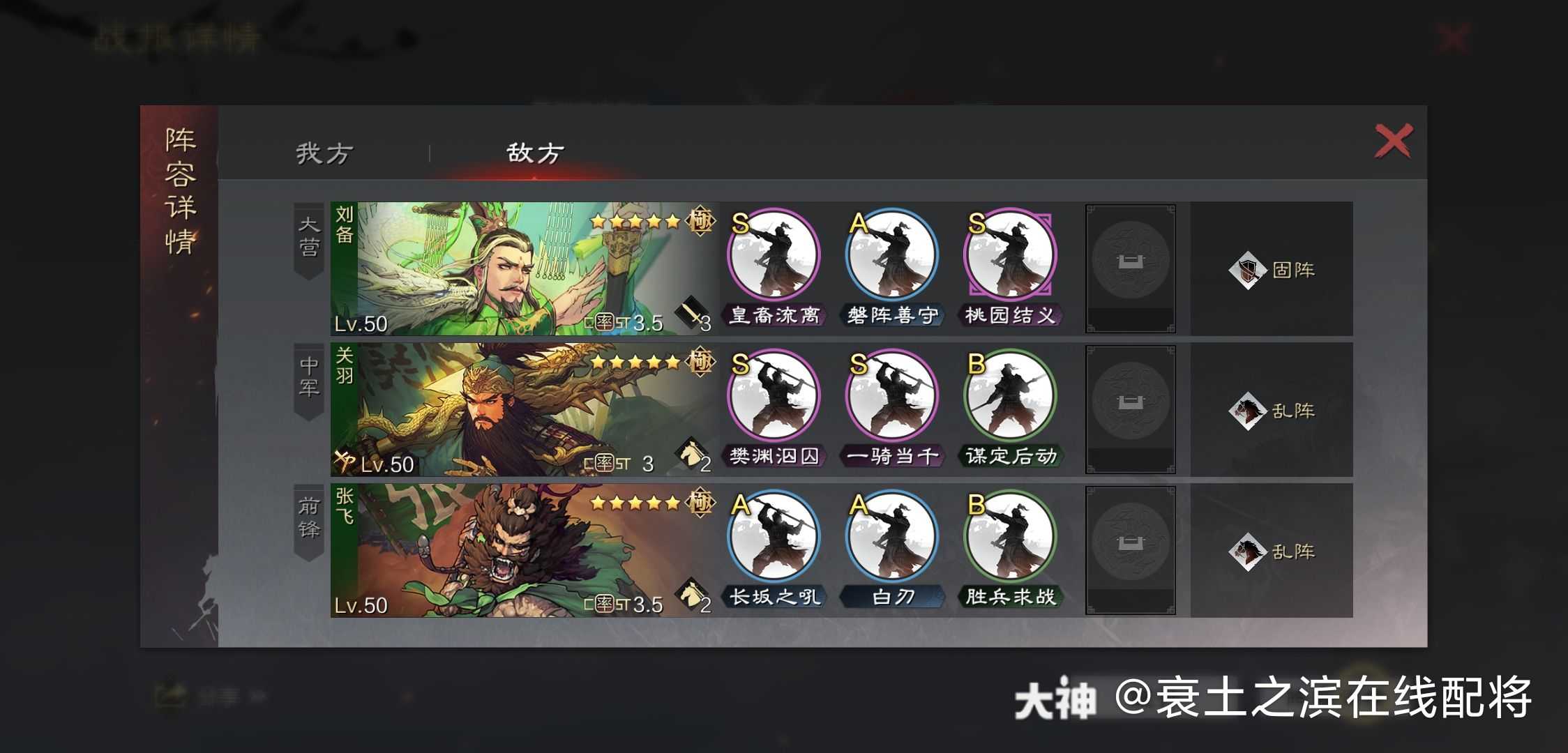Screen dimensions: 1568x753
Task: Switch to the 我方 tab
Action: [325, 150]
